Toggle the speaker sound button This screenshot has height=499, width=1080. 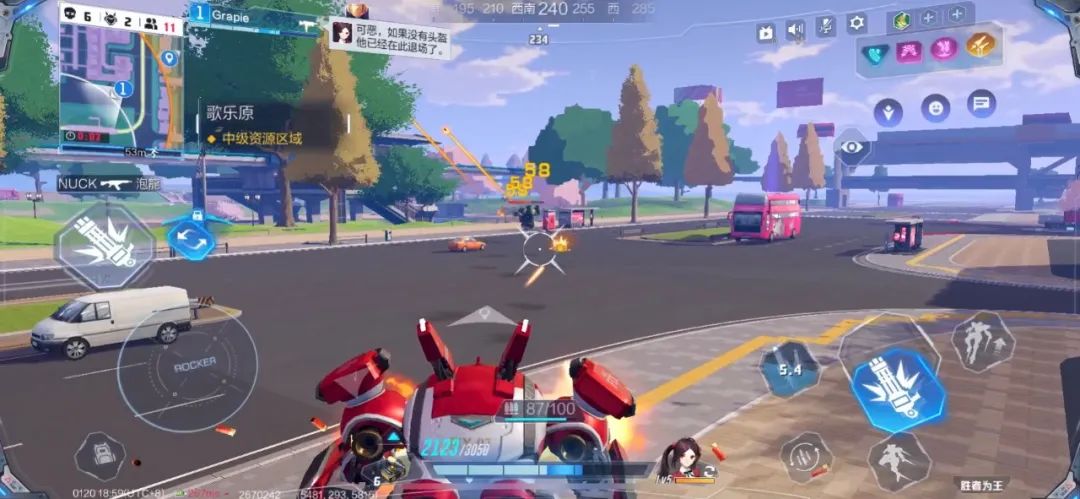(x=796, y=29)
